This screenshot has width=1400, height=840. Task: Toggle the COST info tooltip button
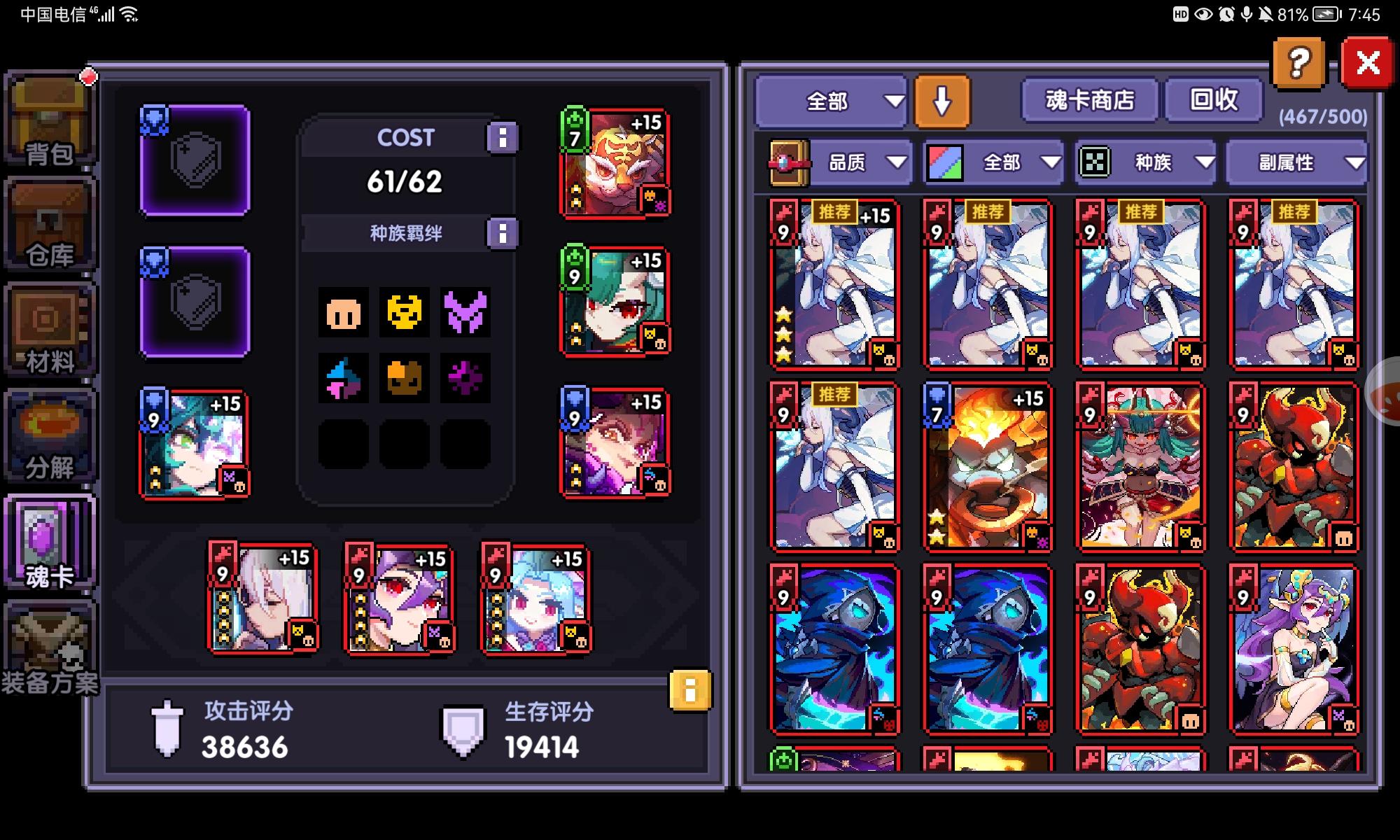pos(502,137)
